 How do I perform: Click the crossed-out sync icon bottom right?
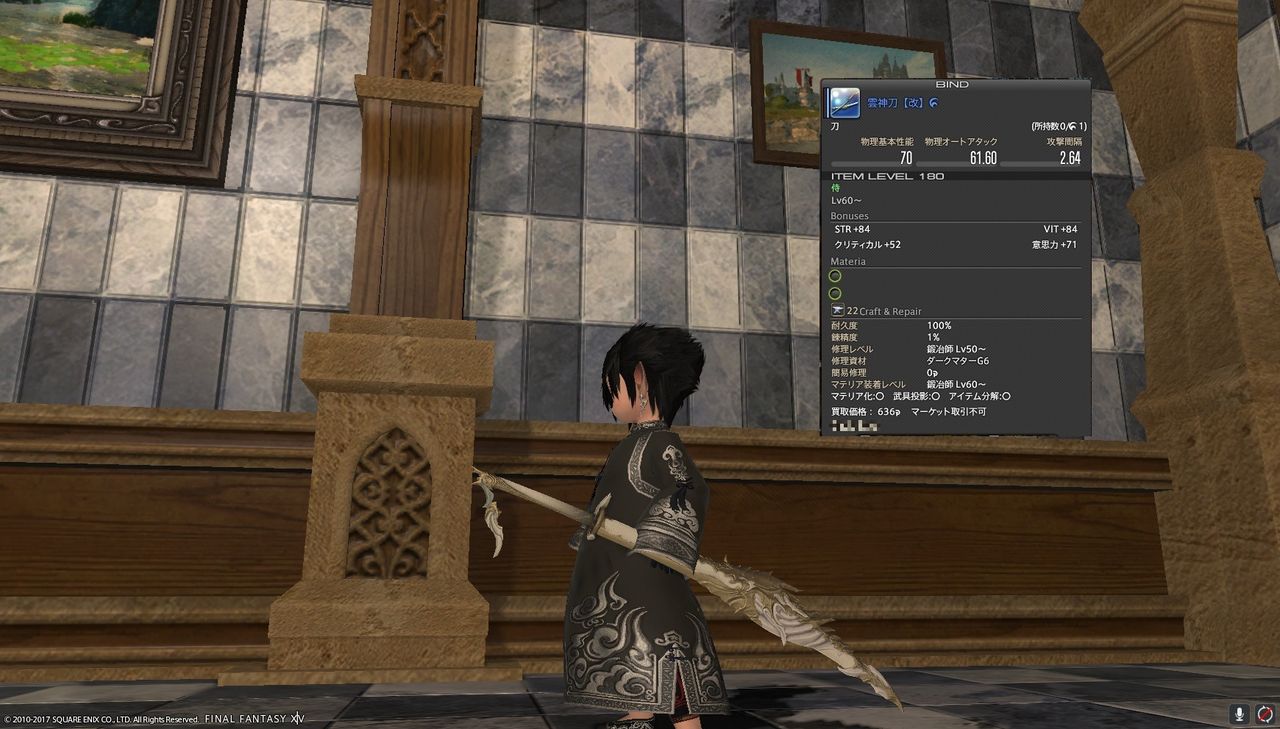tap(1264, 714)
